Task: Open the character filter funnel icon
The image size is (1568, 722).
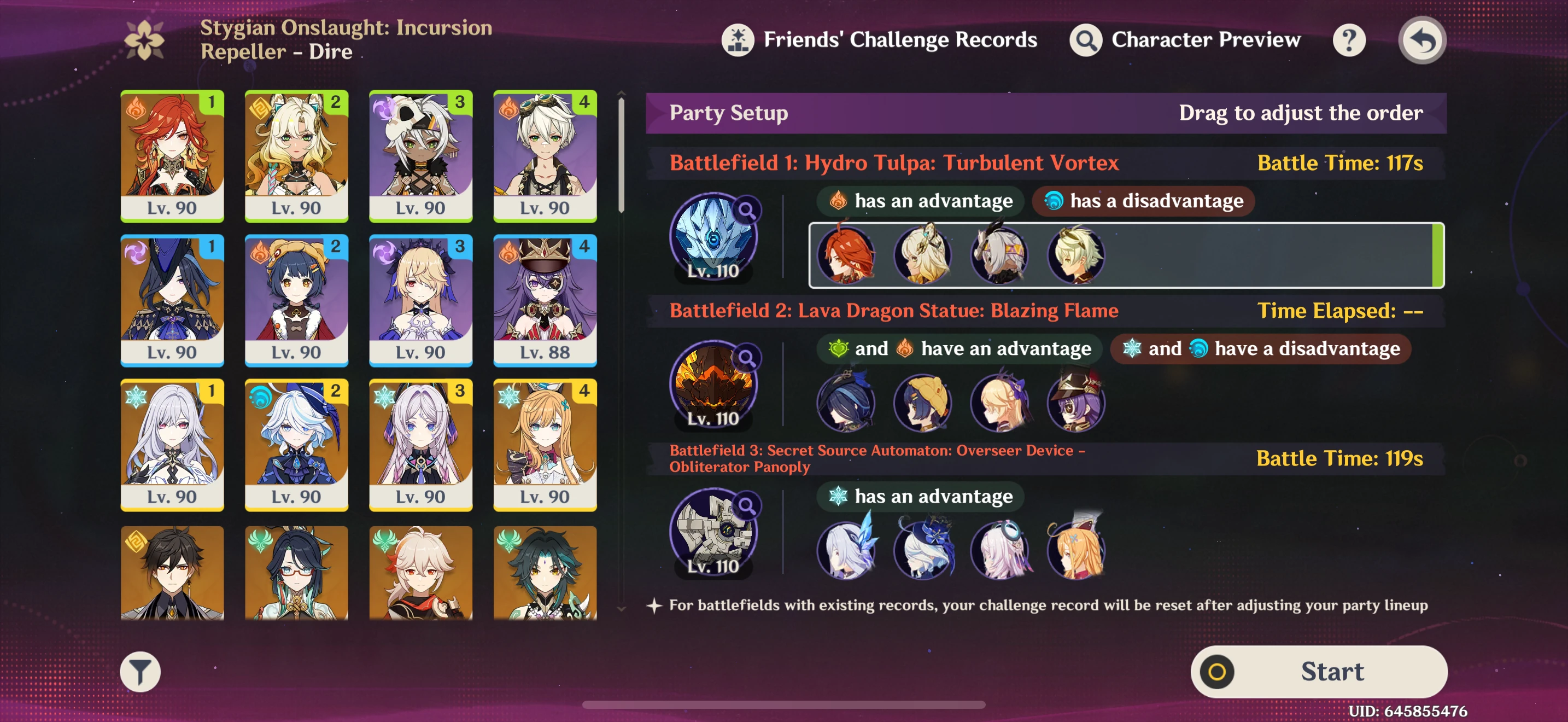Action: coord(140,672)
